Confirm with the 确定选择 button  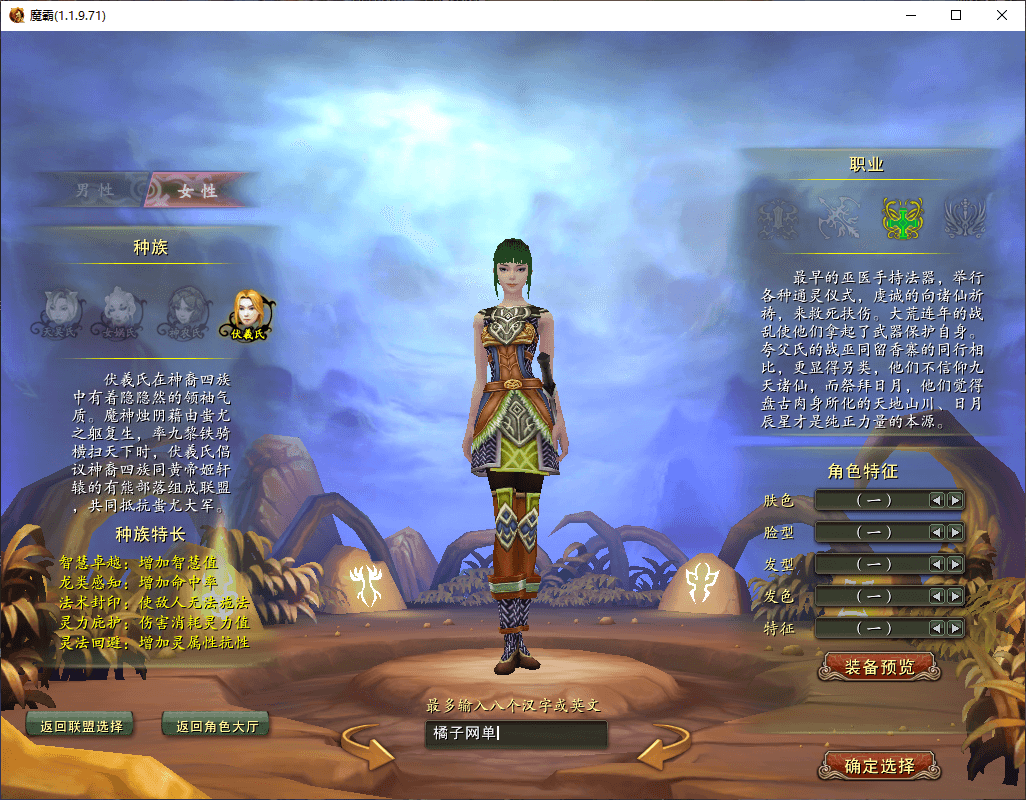(879, 766)
